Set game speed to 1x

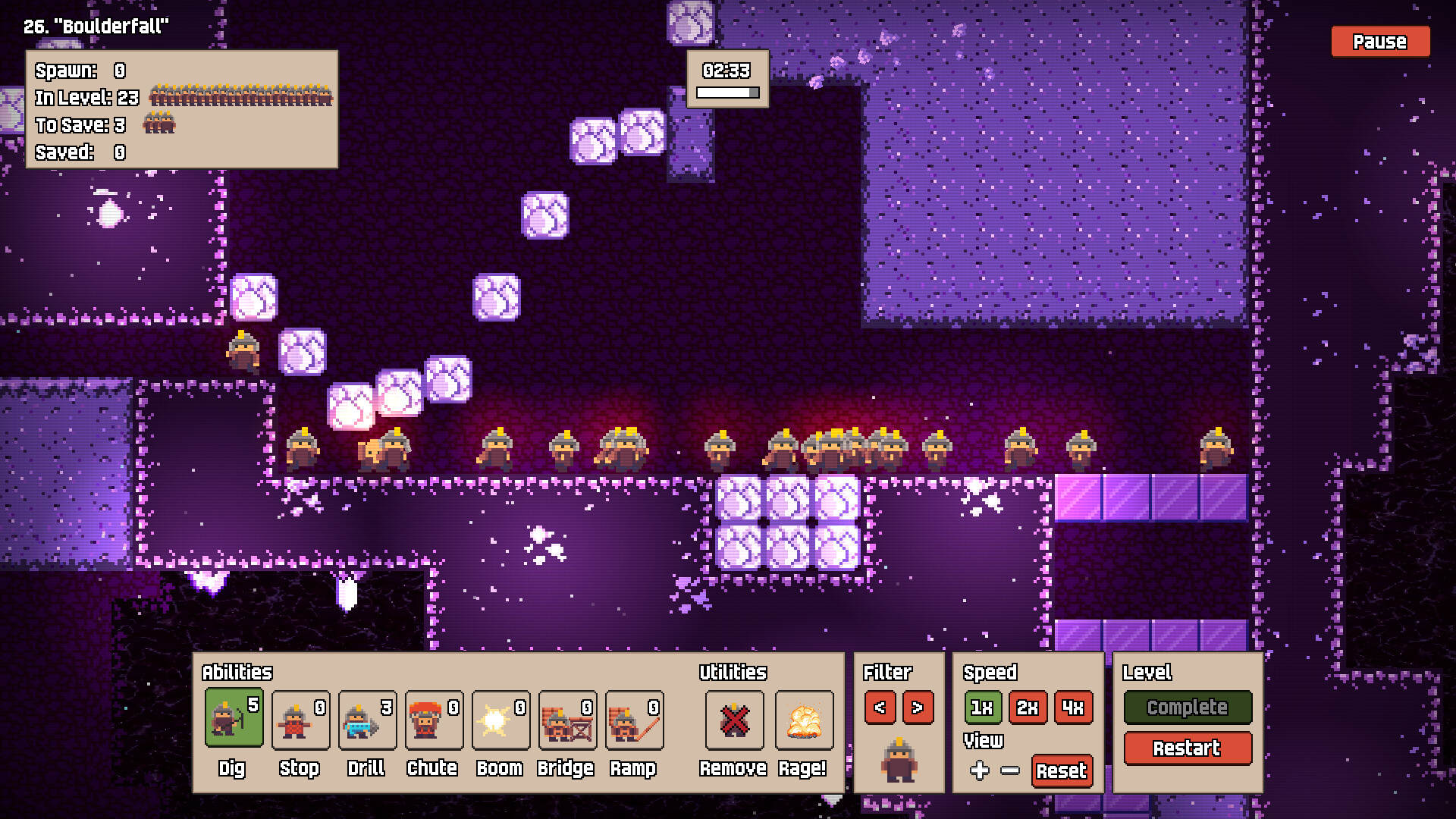coord(984,708)
